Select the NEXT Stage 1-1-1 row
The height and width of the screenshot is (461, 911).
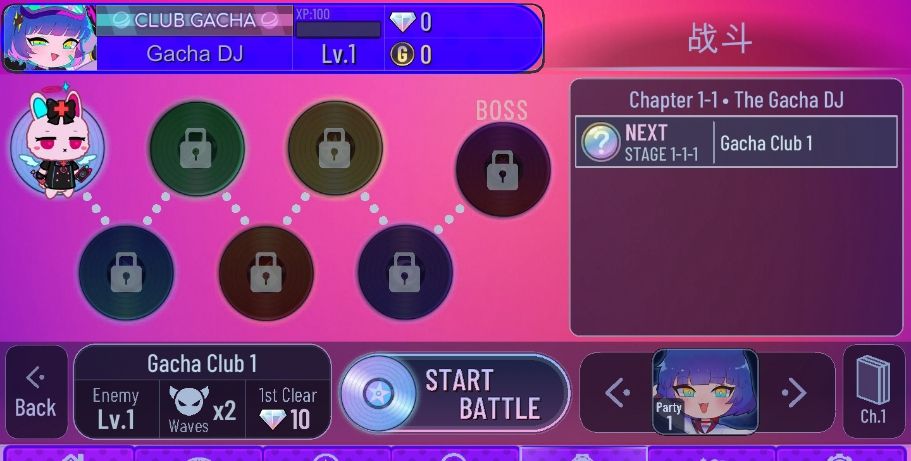pos(737,142)
